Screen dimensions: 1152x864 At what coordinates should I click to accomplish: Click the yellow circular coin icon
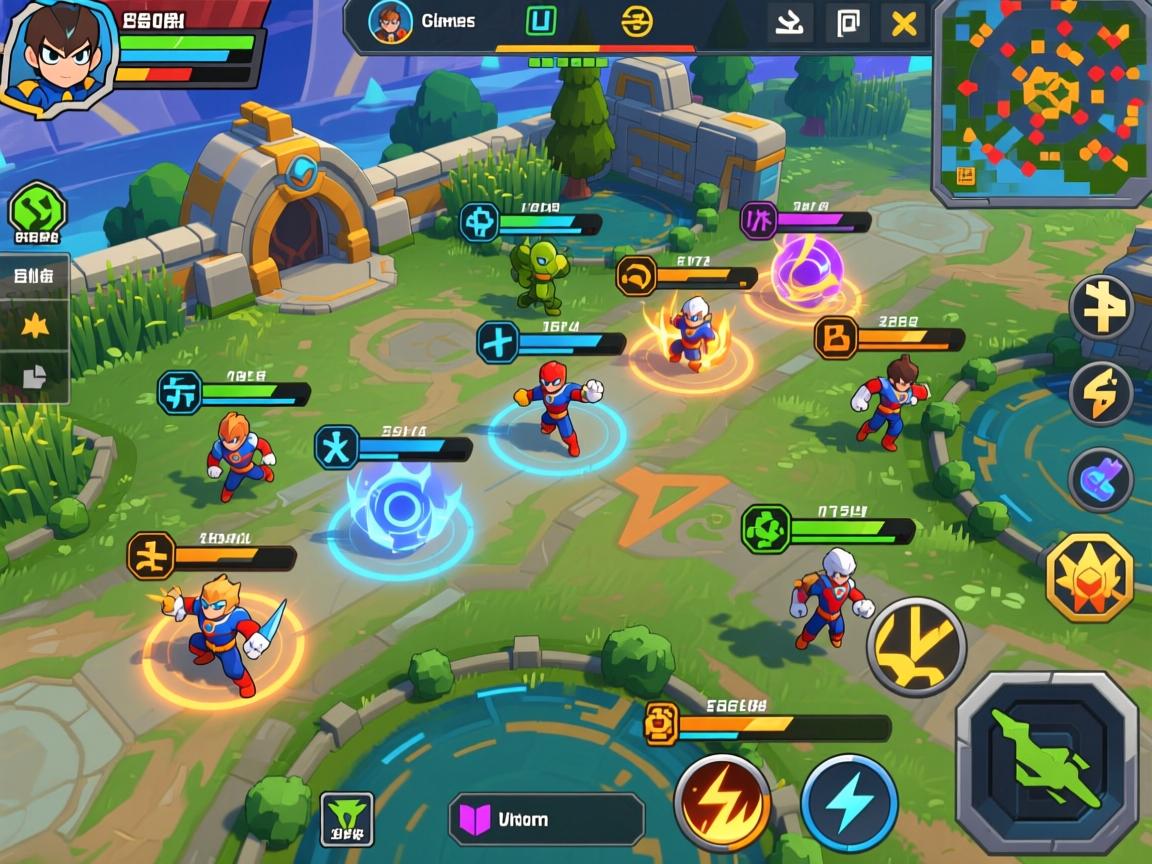(x=637, y=22)
